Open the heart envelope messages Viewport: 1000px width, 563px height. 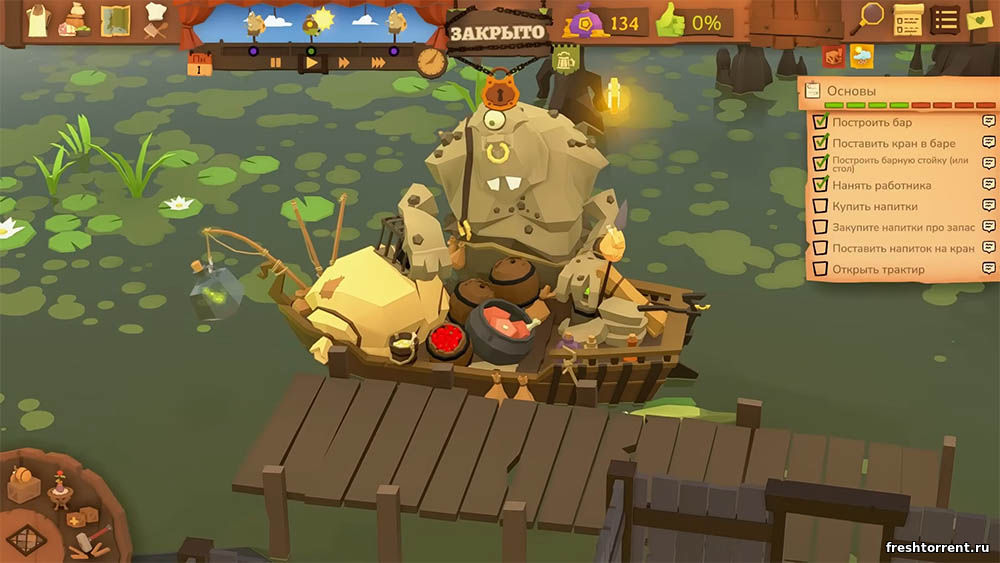click(979, 20)
